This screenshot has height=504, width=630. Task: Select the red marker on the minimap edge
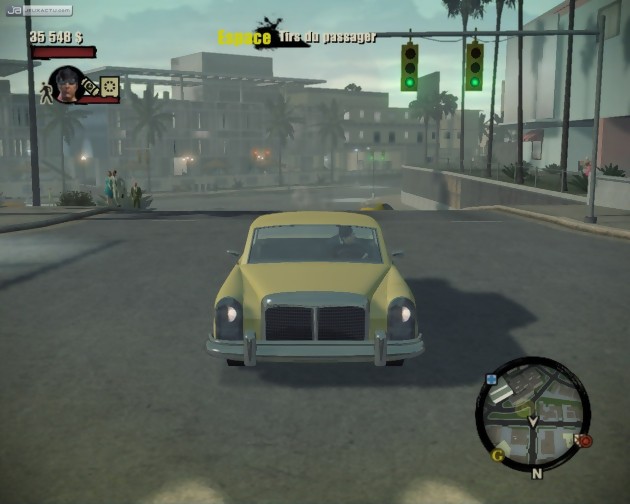pos(585,439)
